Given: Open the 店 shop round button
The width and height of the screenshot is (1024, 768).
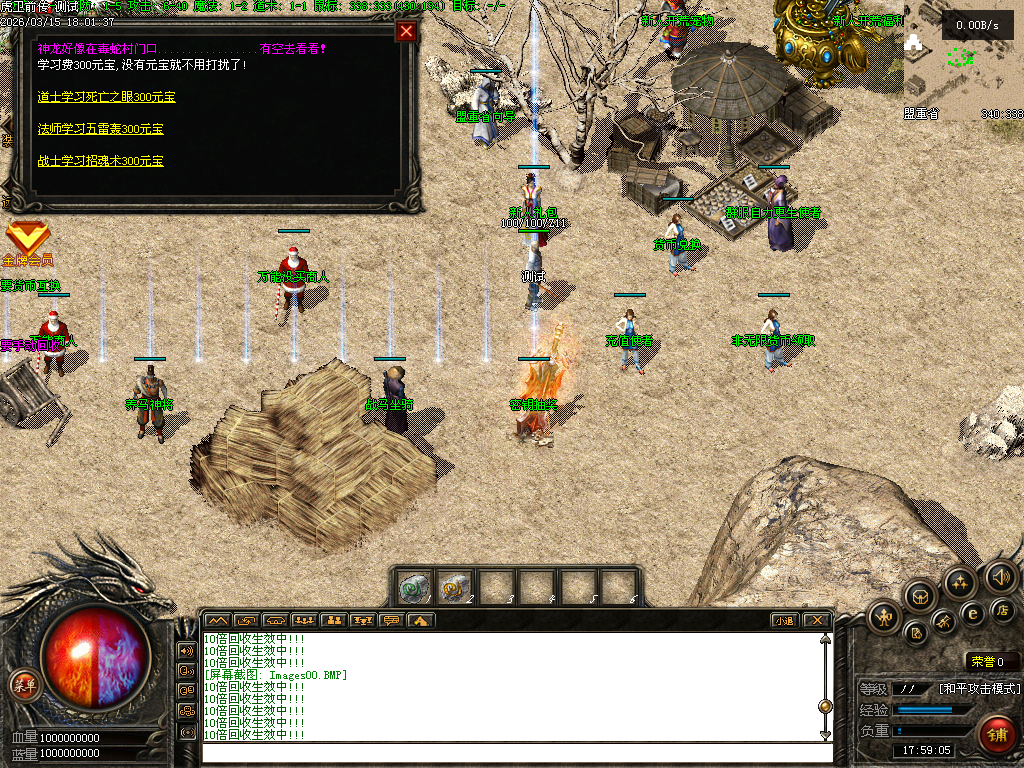Looking at the screenshot, I should point(1004,610).
